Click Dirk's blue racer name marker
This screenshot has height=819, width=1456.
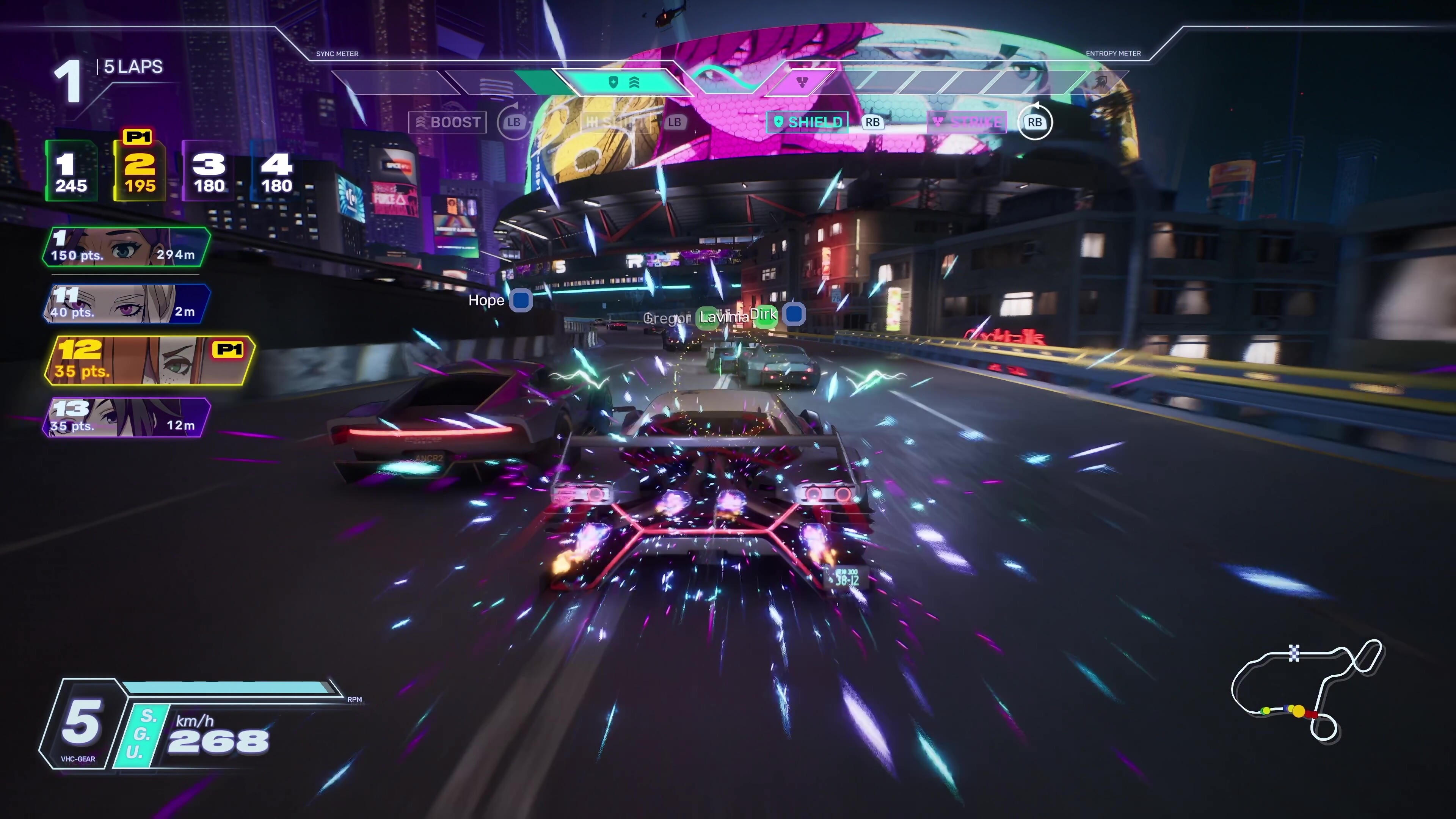pyautogui.click(x=794, y=313)
